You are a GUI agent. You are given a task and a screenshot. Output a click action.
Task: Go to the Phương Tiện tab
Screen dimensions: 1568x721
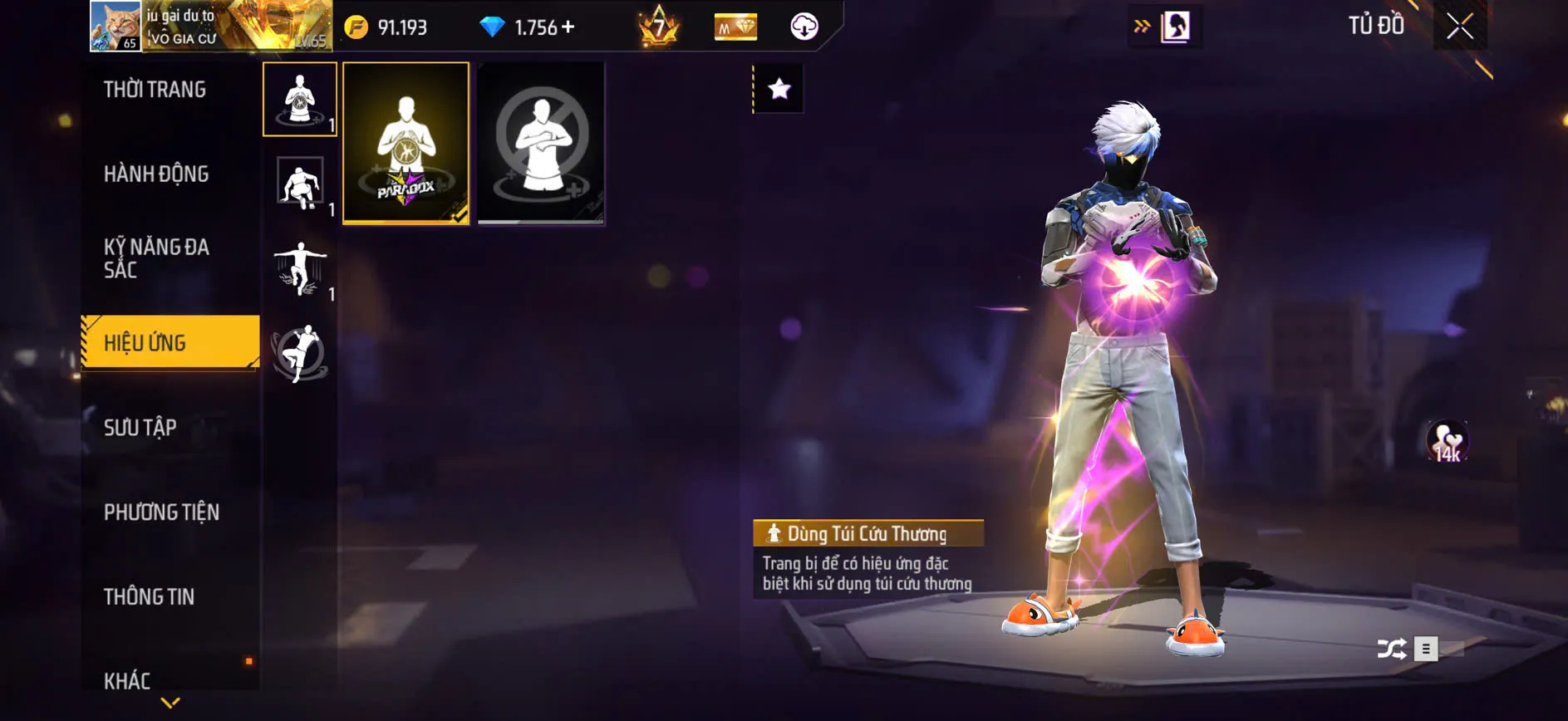coord(161,513)
